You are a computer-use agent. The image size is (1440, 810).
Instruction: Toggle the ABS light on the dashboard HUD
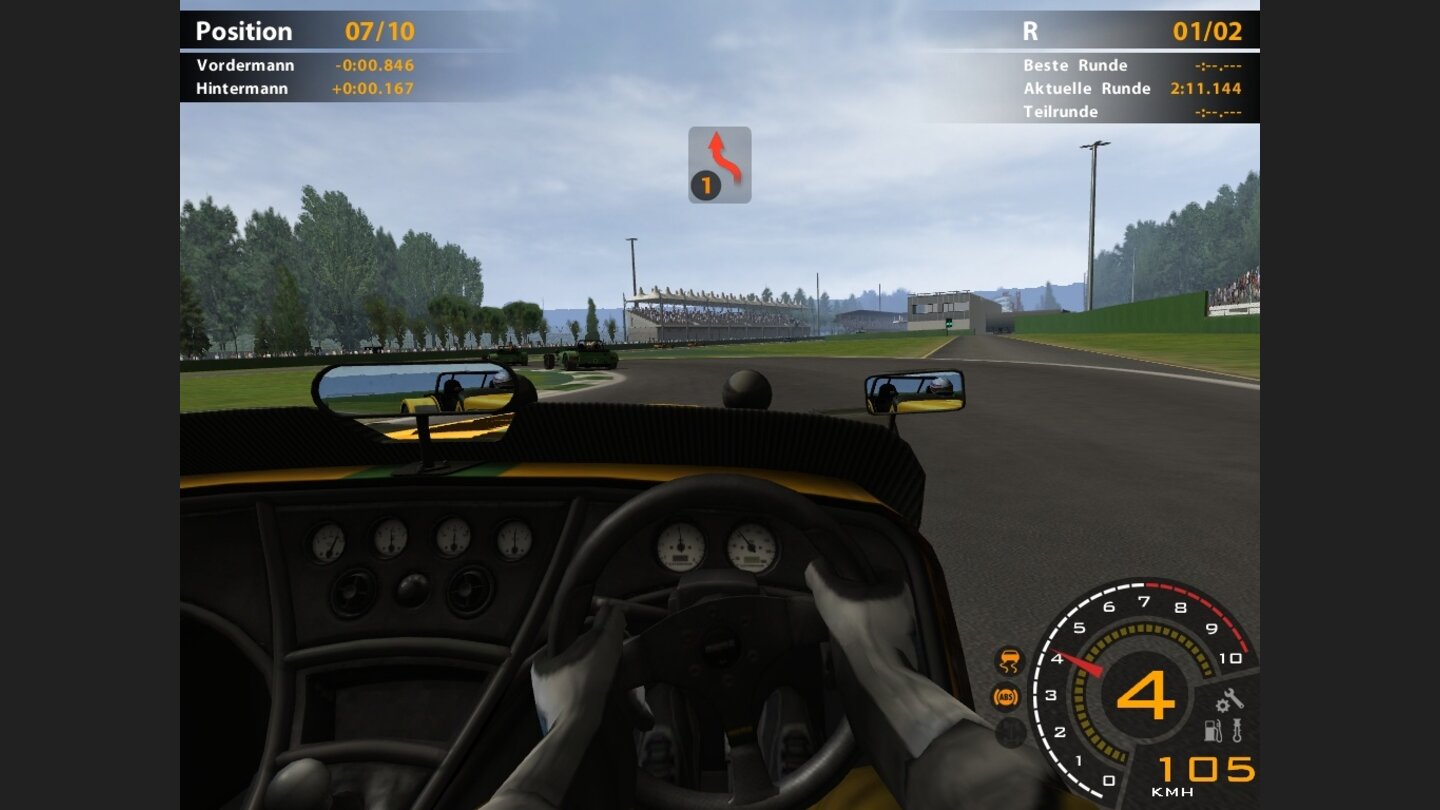pyautogui.click(x=1005, y=697)
